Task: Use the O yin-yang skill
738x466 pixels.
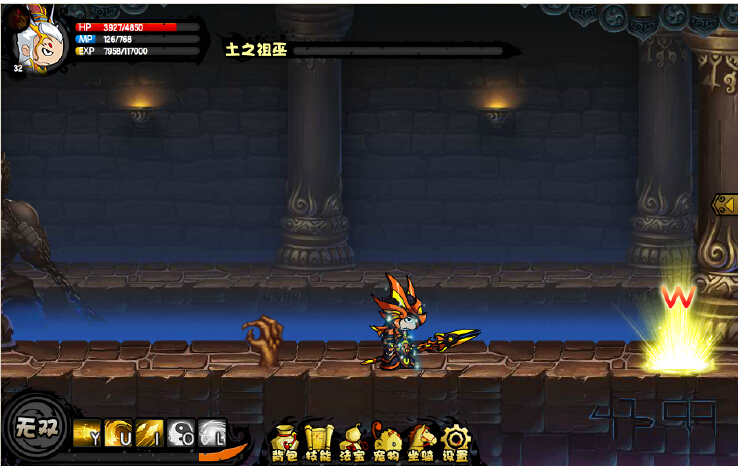Action: [x=181, y=432]
